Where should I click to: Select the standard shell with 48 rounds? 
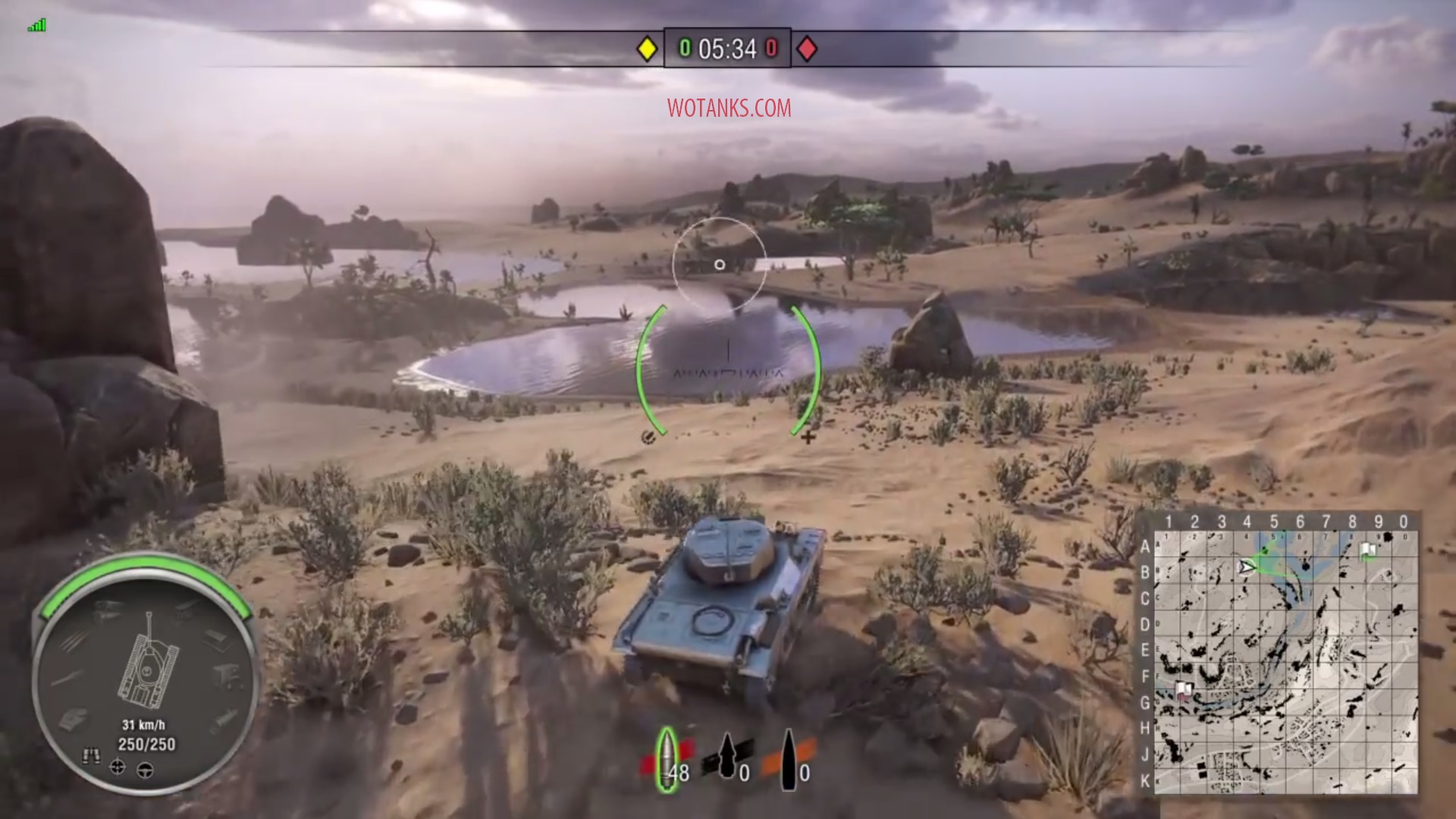pos(667,761)
